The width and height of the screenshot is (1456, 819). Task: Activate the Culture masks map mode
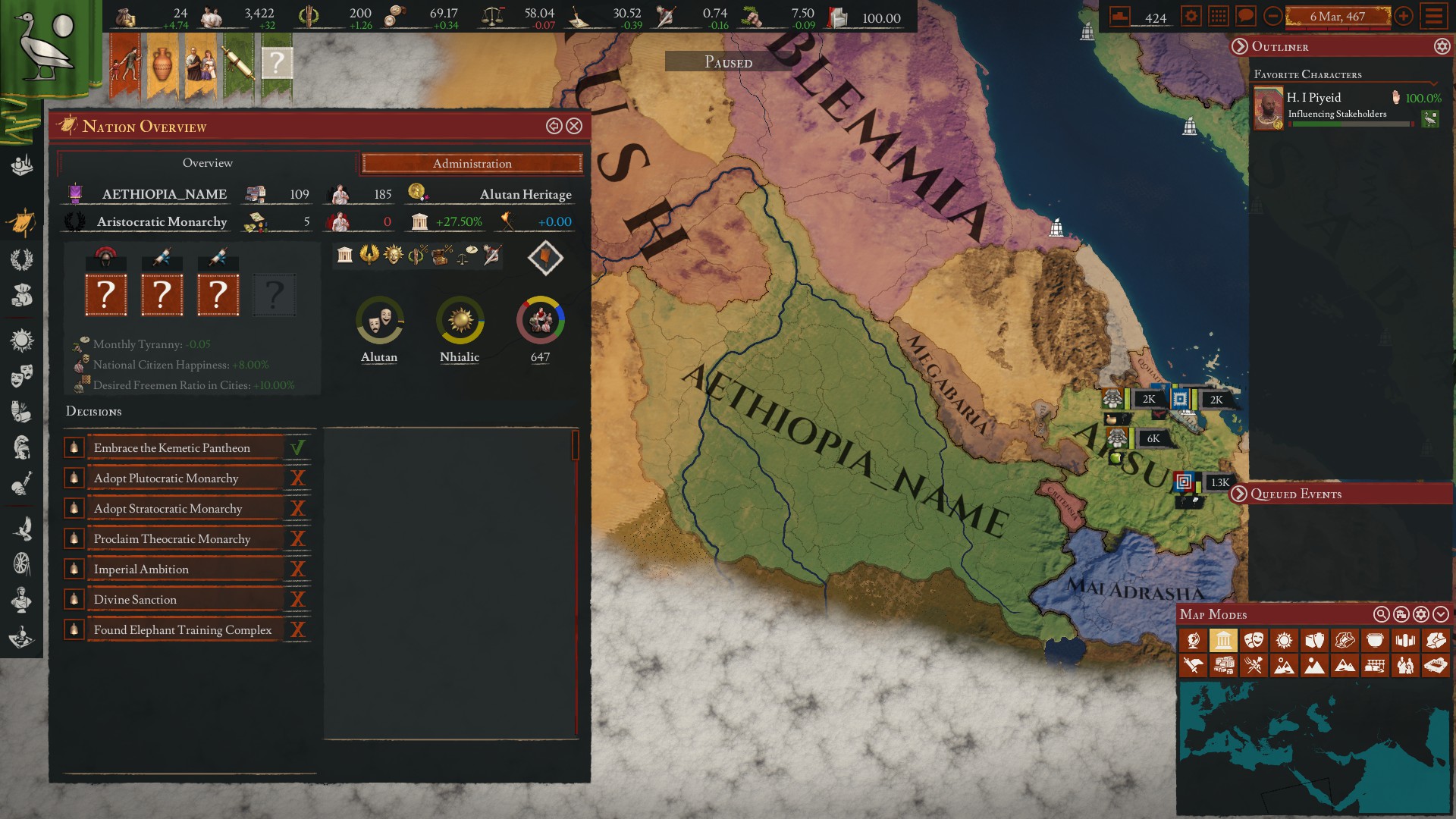(1253, 640)
